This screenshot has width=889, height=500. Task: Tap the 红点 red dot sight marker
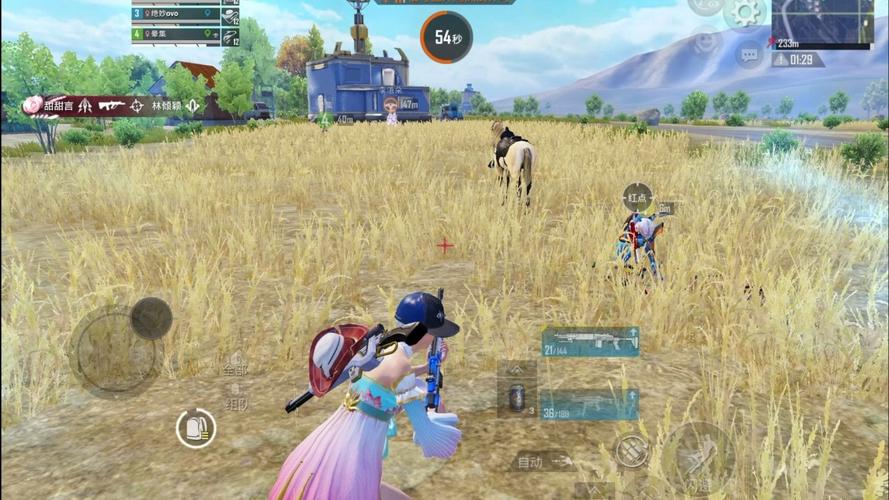point(637,197)
